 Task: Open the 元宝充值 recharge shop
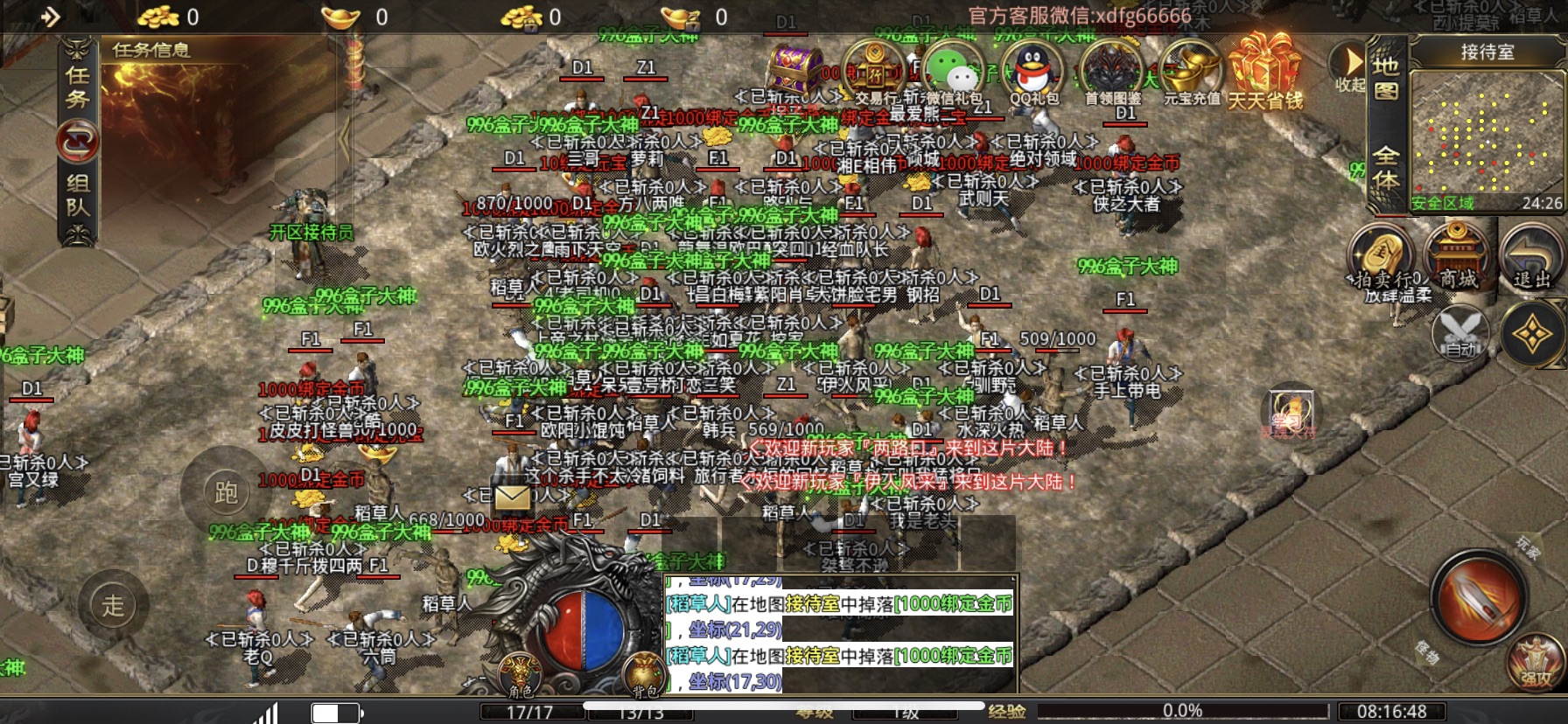click(1191, 73)
